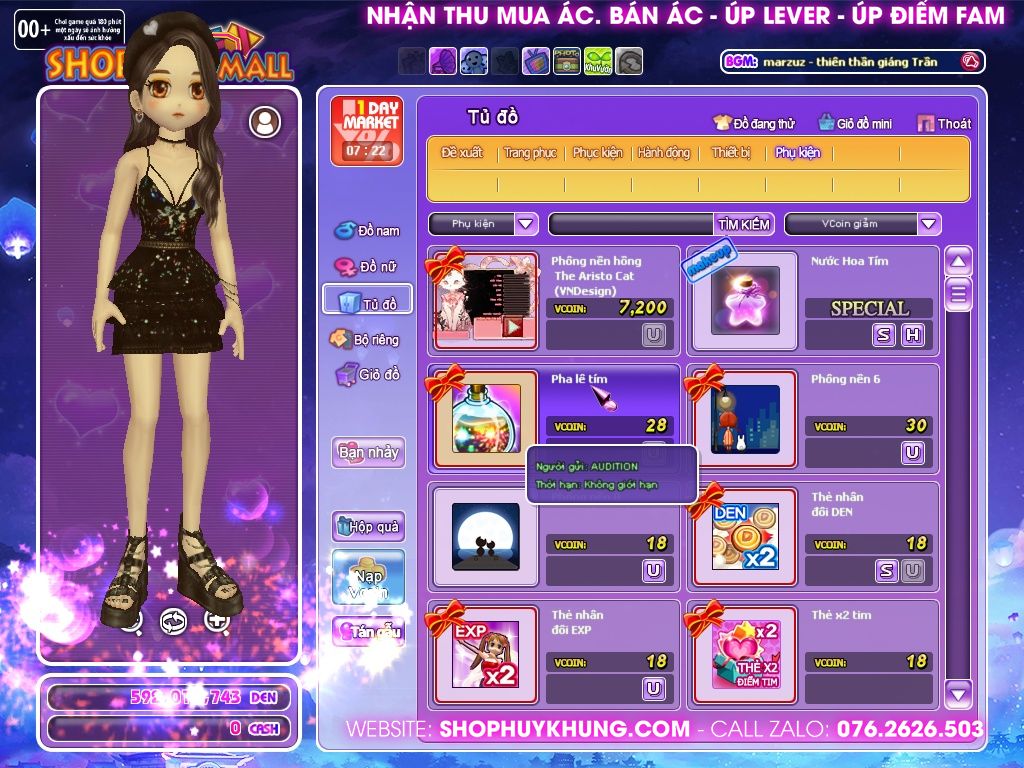Switch to the Trang phục tab
Viewport: 1024px width, 768px height.
530,153
